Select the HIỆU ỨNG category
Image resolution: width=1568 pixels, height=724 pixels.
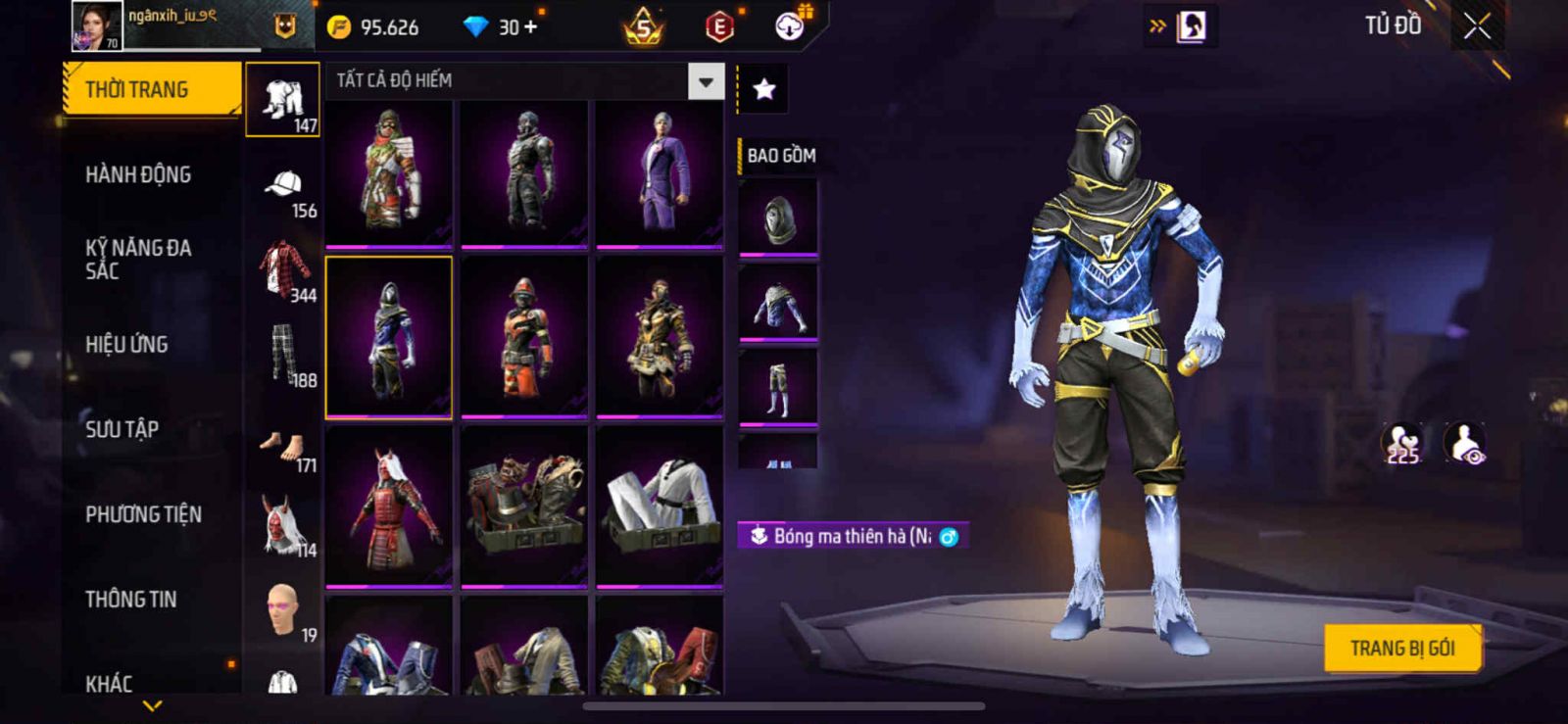click(126, 345)
